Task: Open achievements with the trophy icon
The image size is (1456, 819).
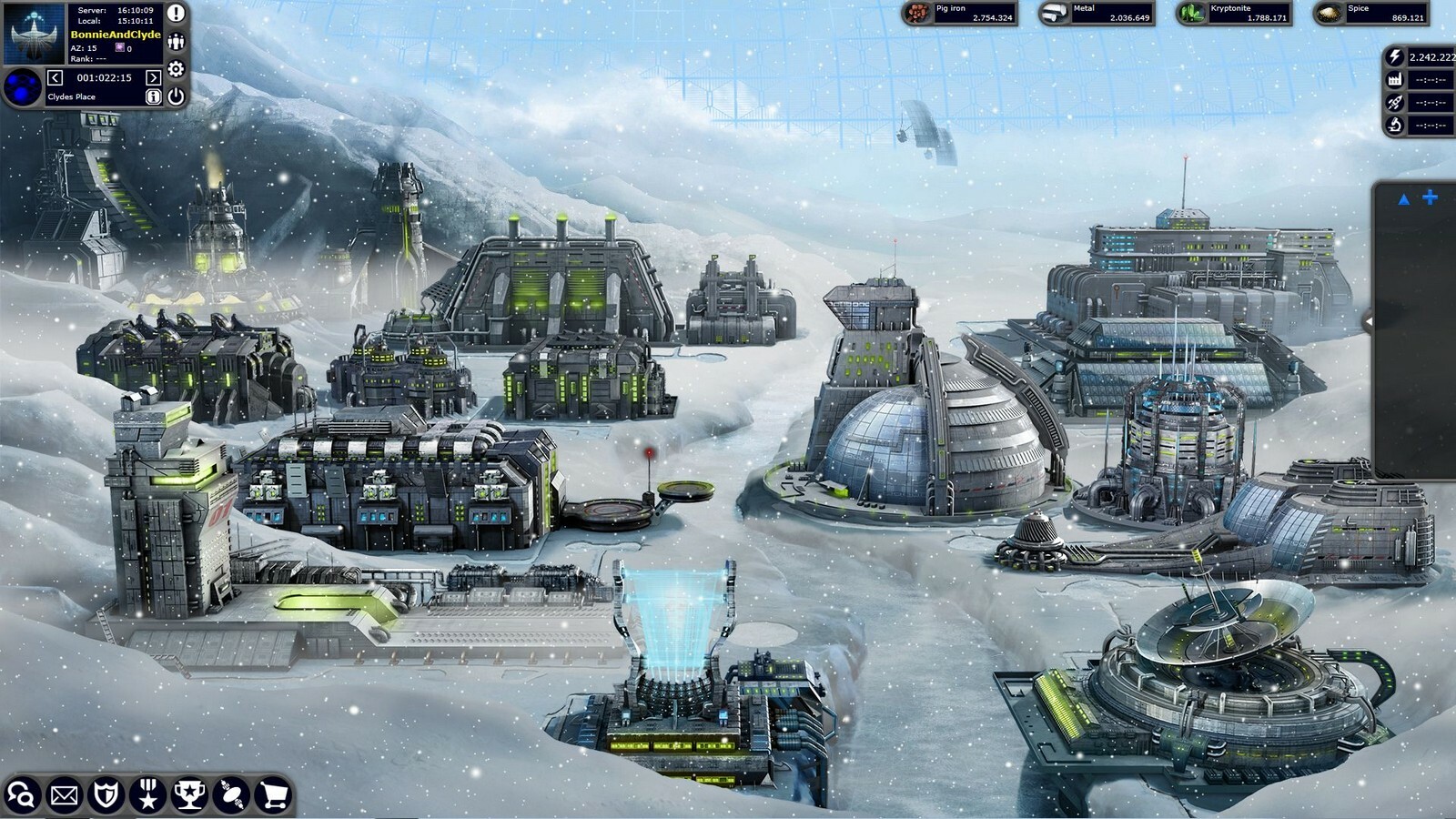Action: coord(189,794)
